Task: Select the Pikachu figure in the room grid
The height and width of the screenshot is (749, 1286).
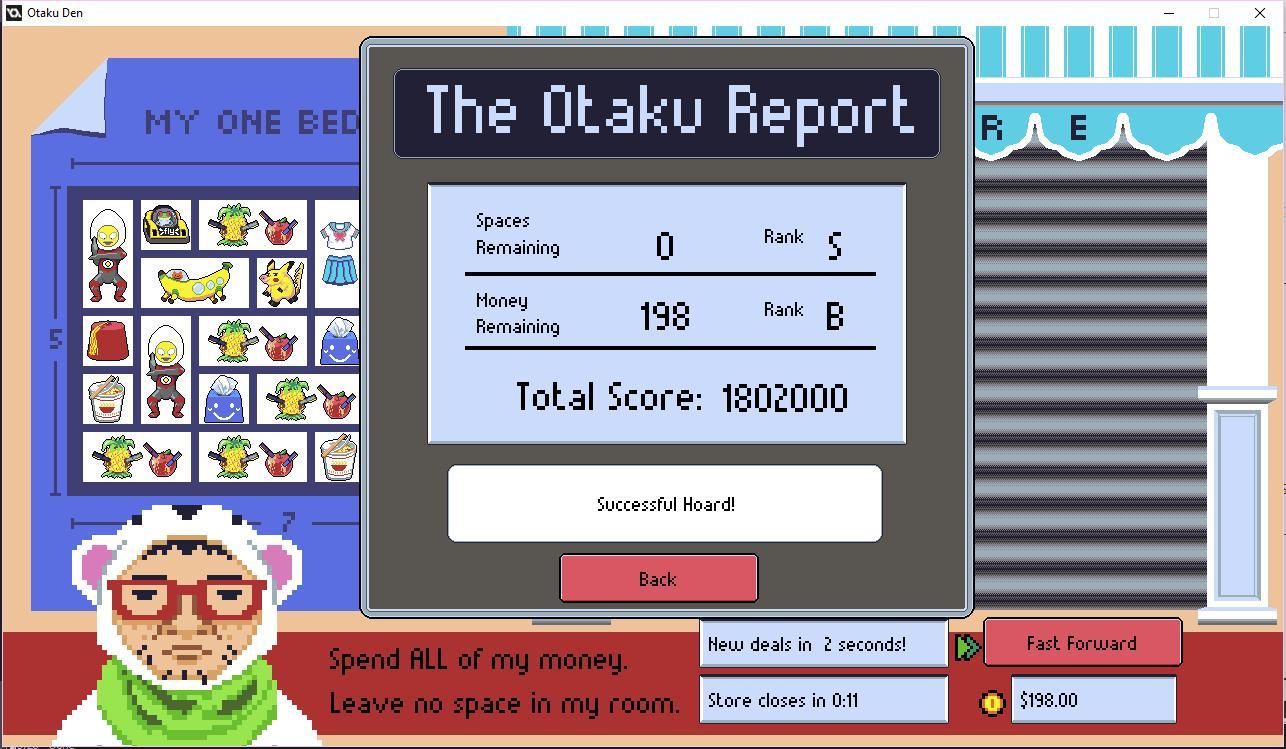Action: pyautogui.click(x=281, y=282)
